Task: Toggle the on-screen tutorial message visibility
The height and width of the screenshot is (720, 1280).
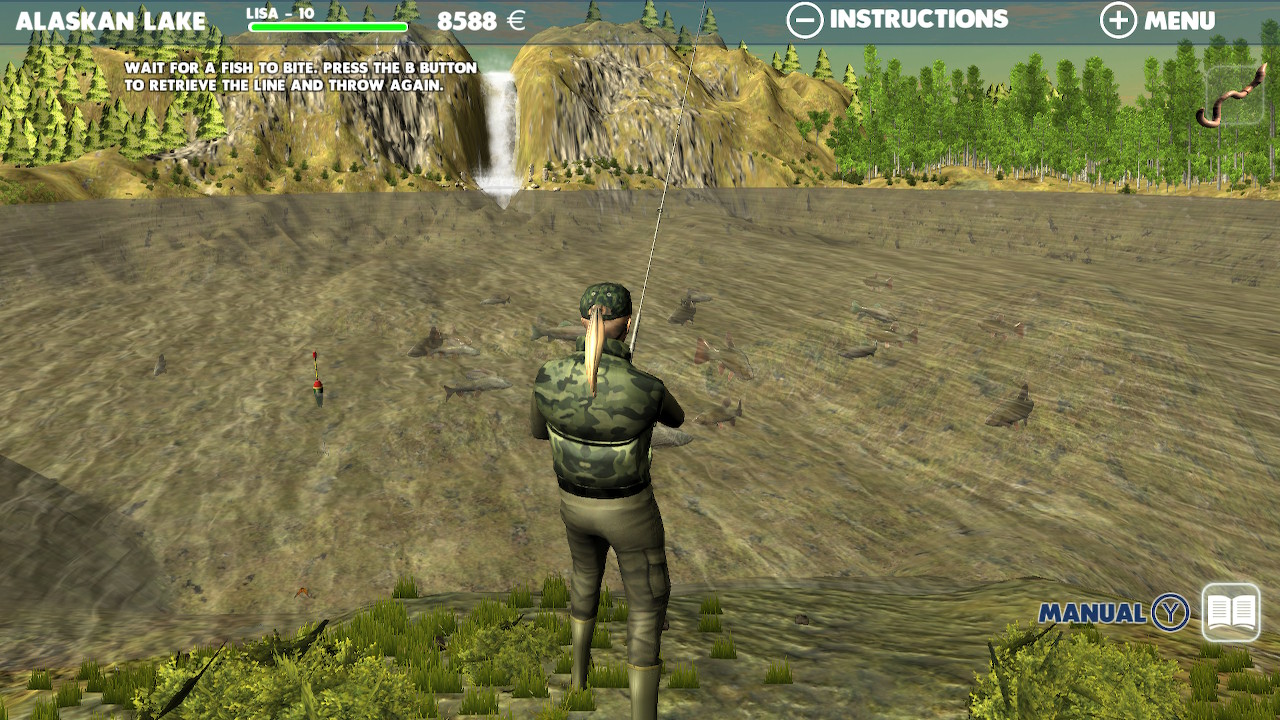Action: (x=300, y=75)
